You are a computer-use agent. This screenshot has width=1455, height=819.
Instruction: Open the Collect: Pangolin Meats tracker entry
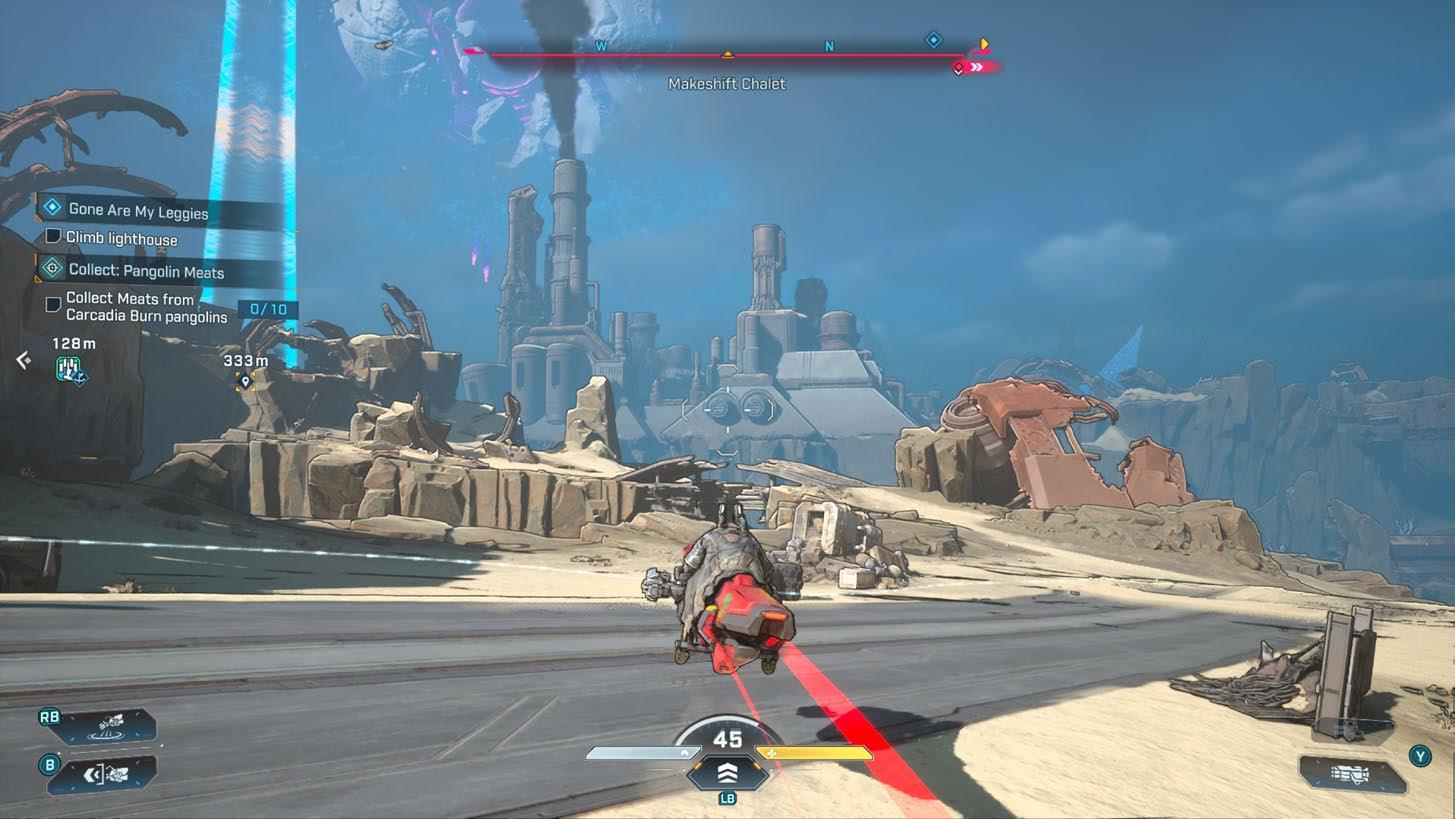(x=145, y=271)
